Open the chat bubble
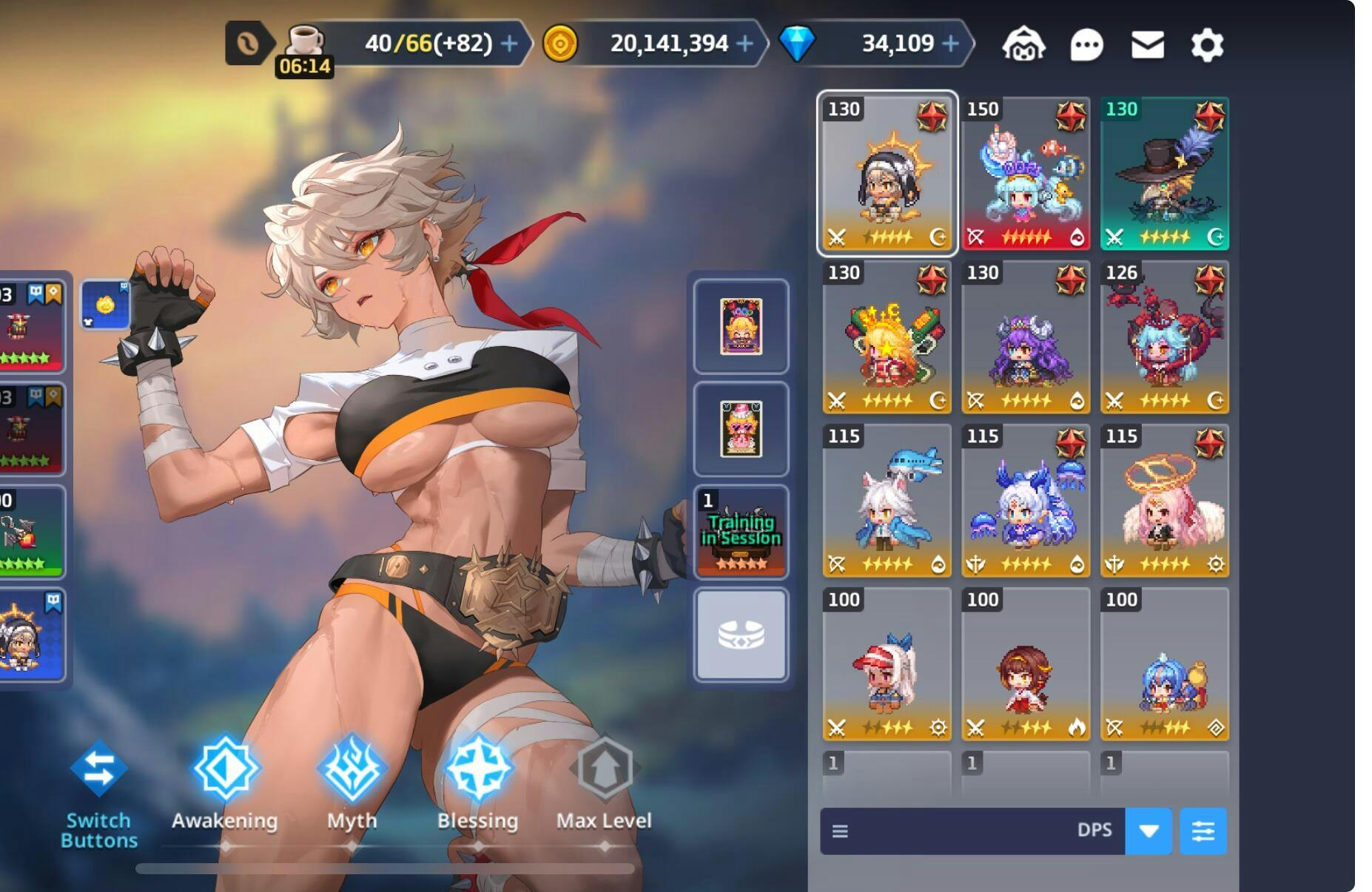The image size is (1372, 892). pyautogui.click(x=1086, y=45)
